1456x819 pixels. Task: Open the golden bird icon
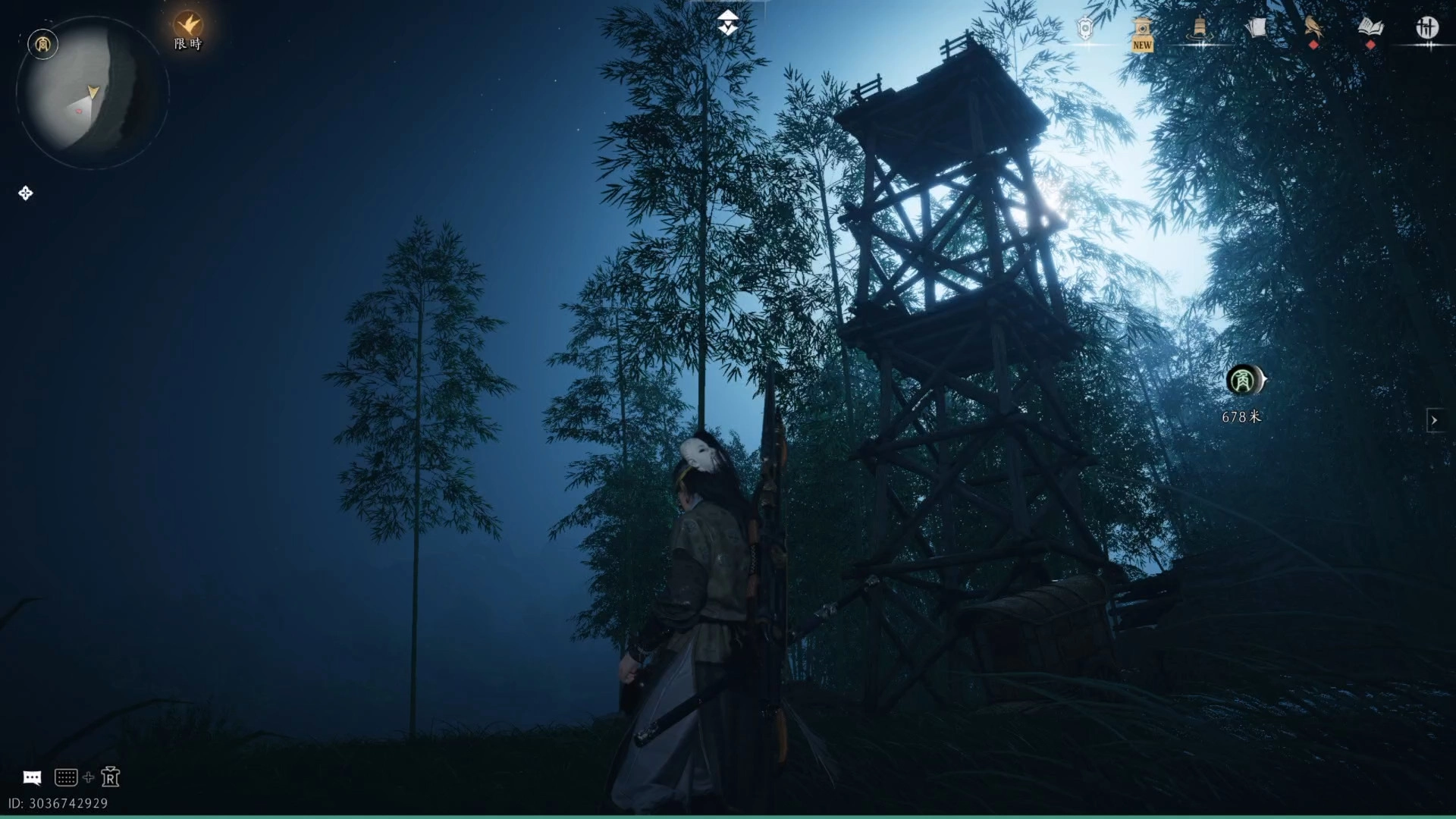[x=1313, y=29]
